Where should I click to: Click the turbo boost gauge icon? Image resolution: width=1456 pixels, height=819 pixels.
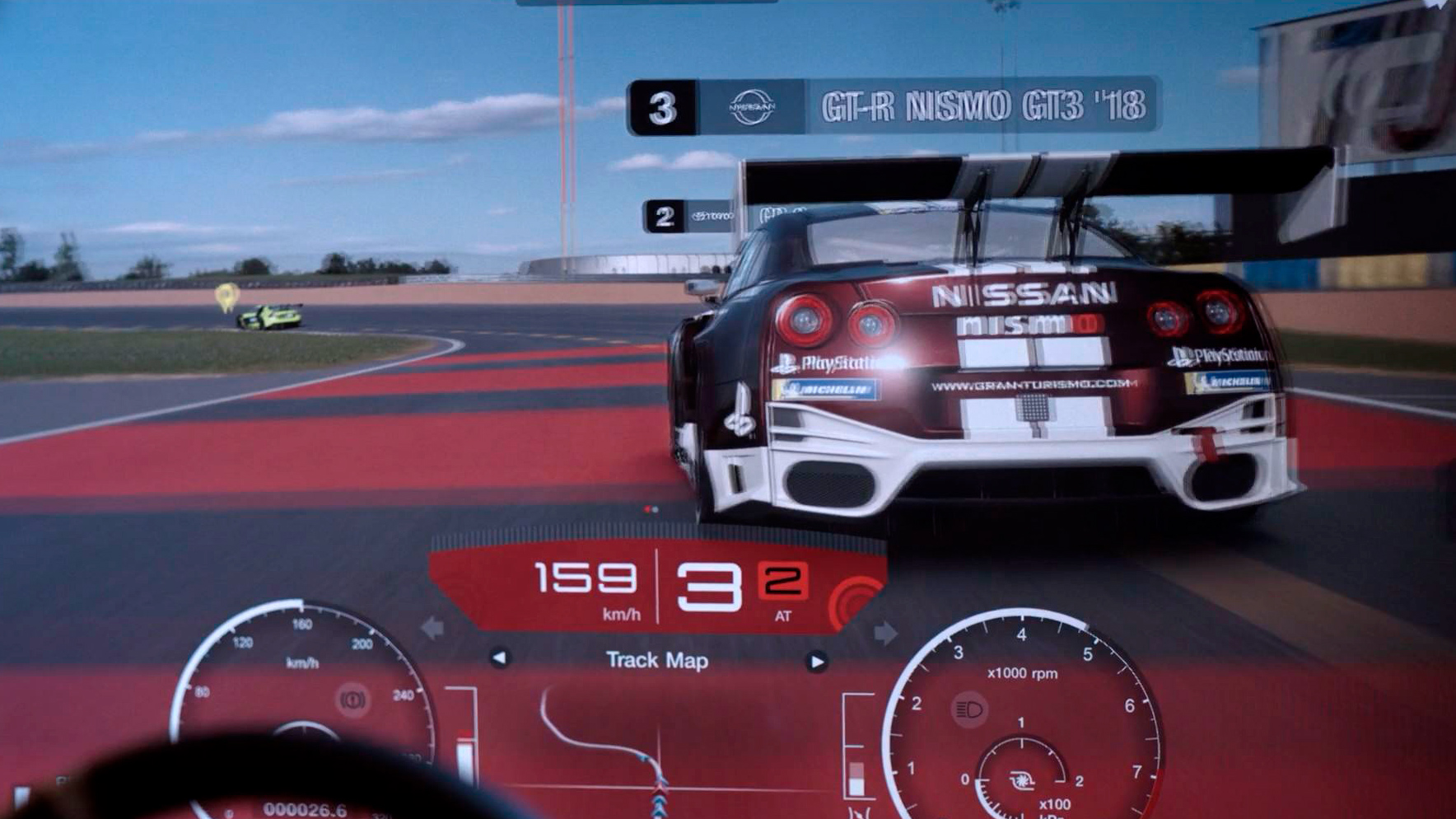[1021, 779]
